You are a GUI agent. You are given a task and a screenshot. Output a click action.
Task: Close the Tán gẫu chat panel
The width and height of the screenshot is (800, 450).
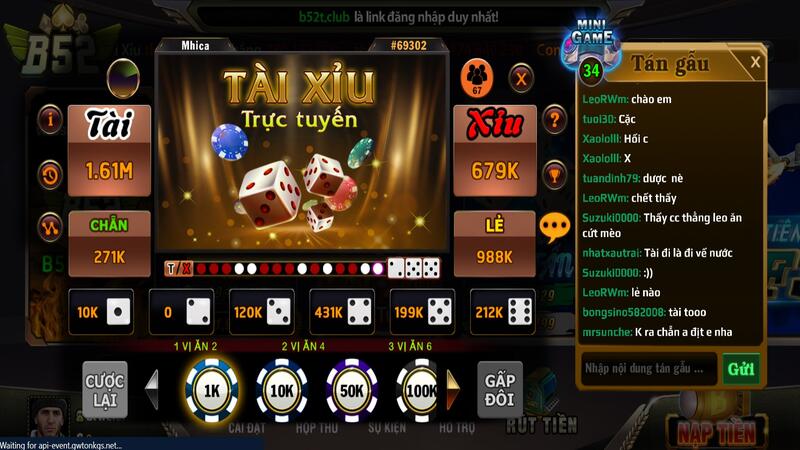point(756,62)
